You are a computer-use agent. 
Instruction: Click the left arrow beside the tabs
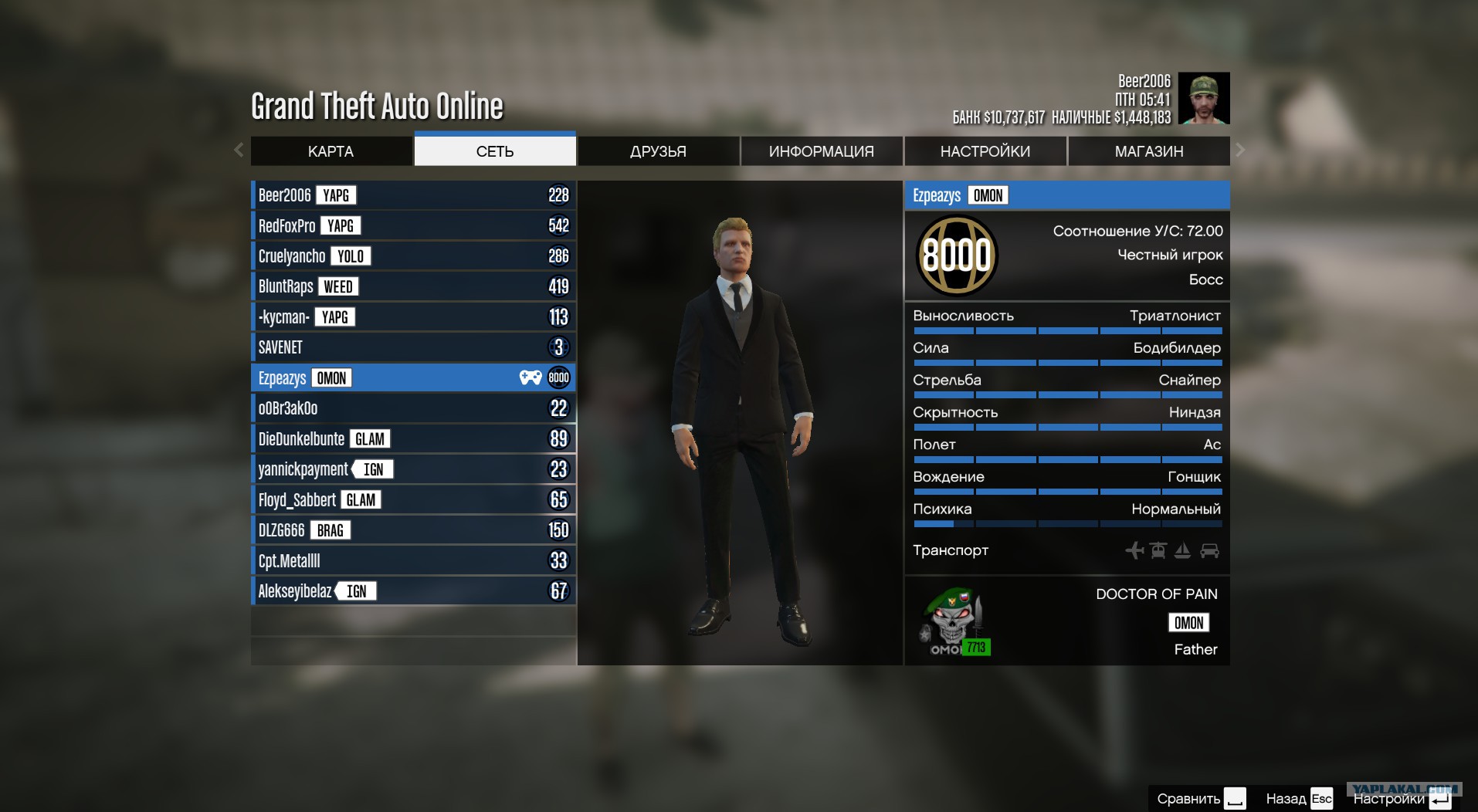(239, 150)
